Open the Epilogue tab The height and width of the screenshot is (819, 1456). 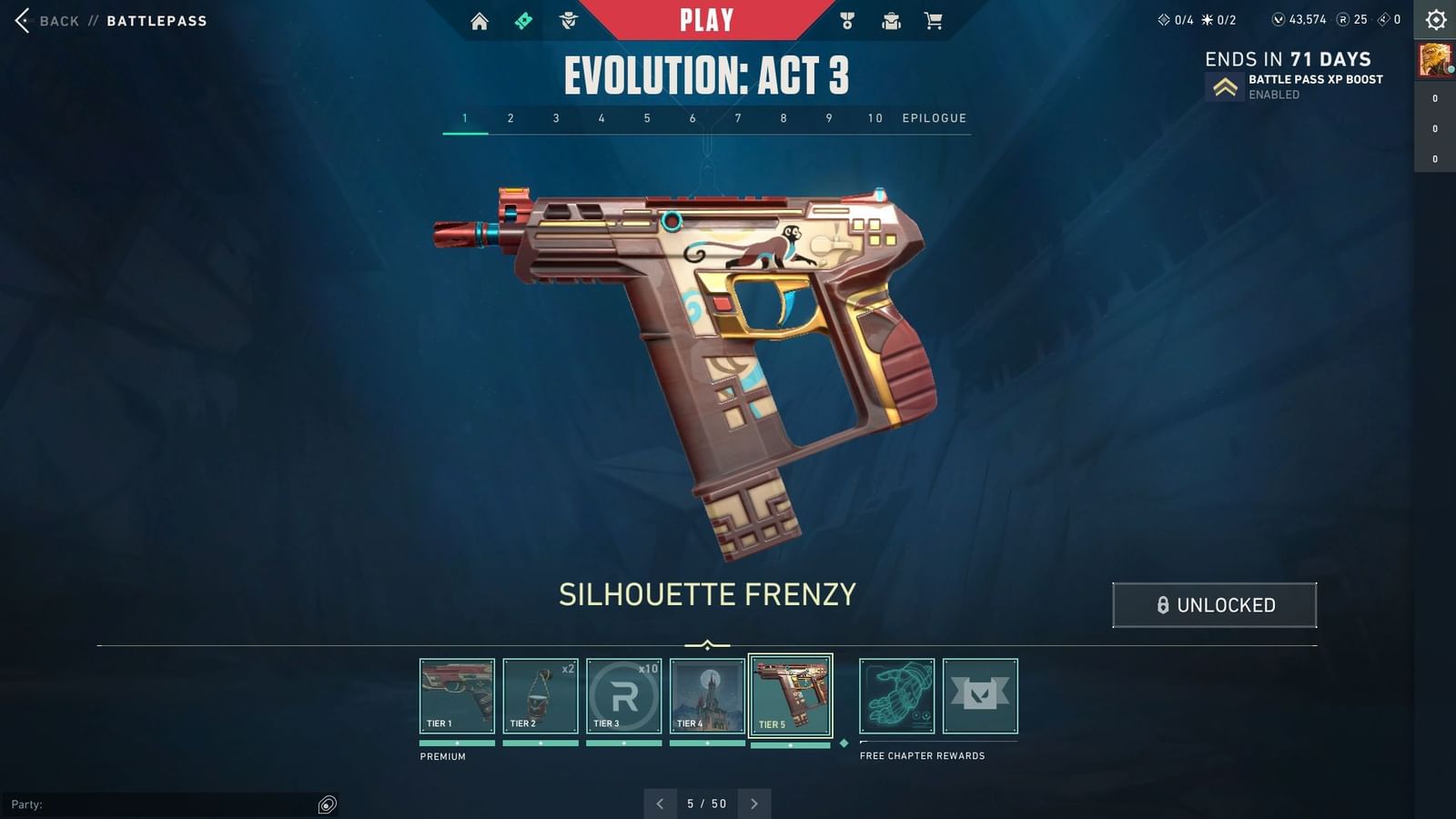pos(934,117)
